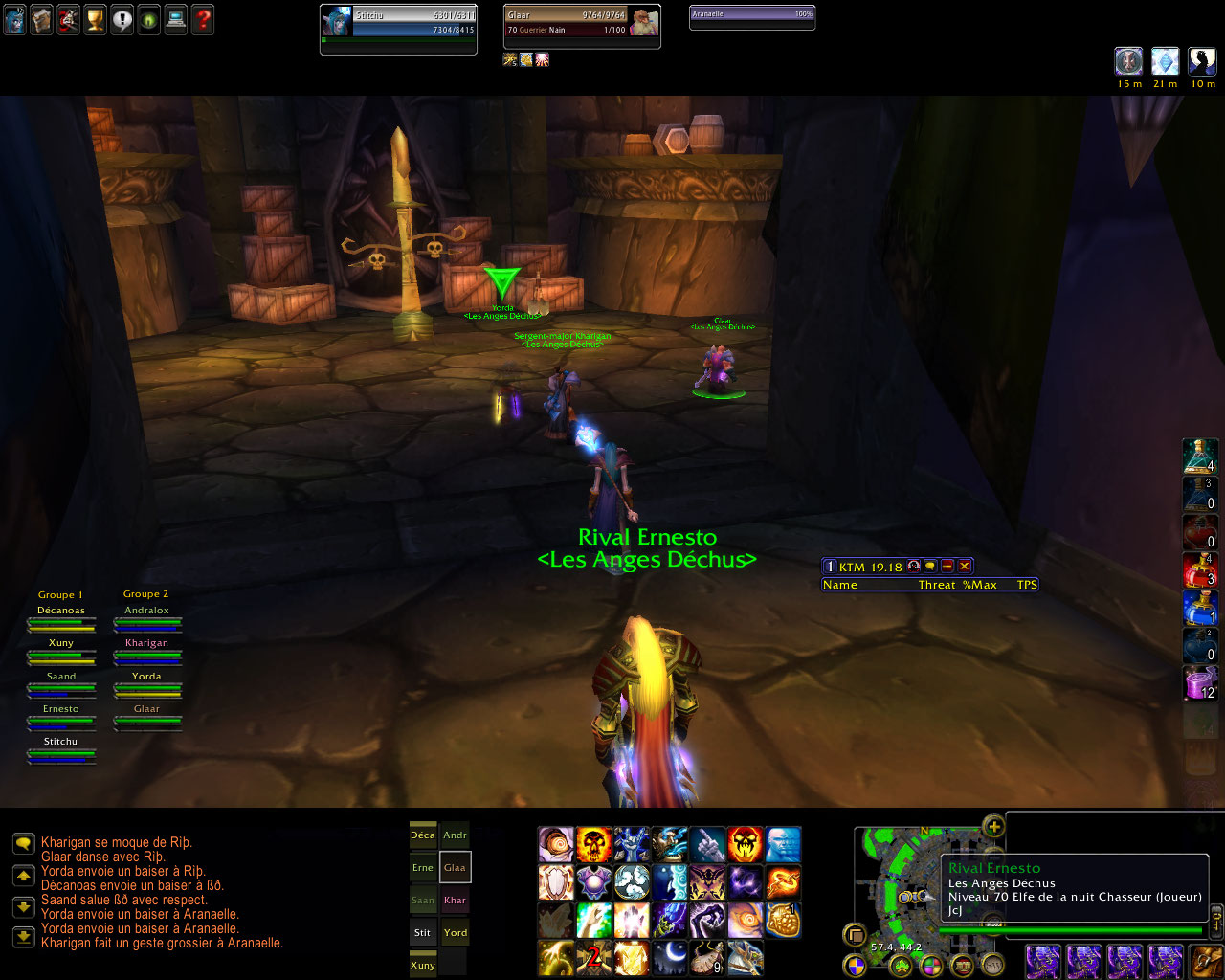Click the Xuny healing grid button
The width and height of the screenshot is (1225, 980).
click(423, 965)
